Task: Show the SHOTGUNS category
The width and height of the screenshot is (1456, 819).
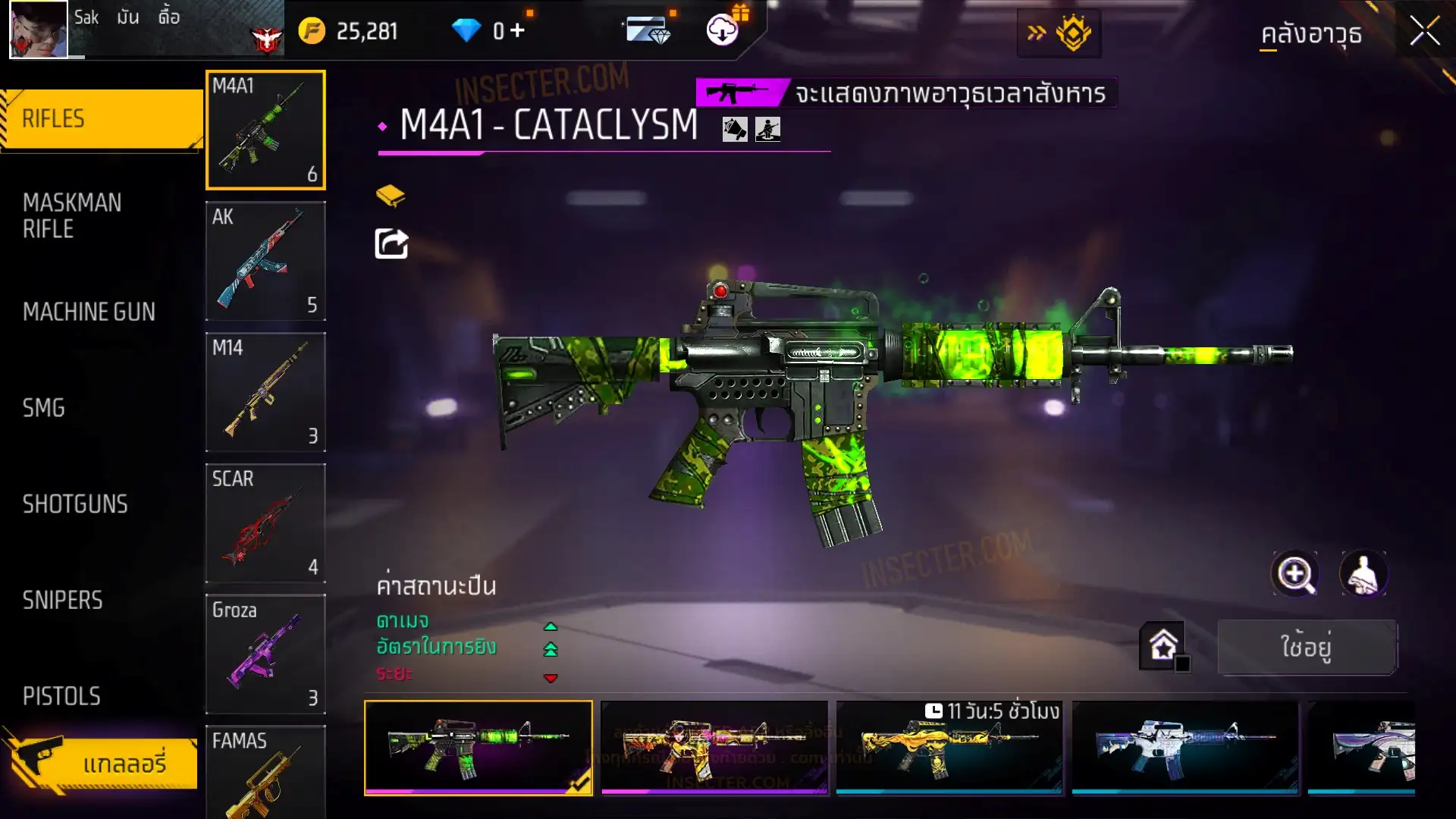Action: pos(75,504)
